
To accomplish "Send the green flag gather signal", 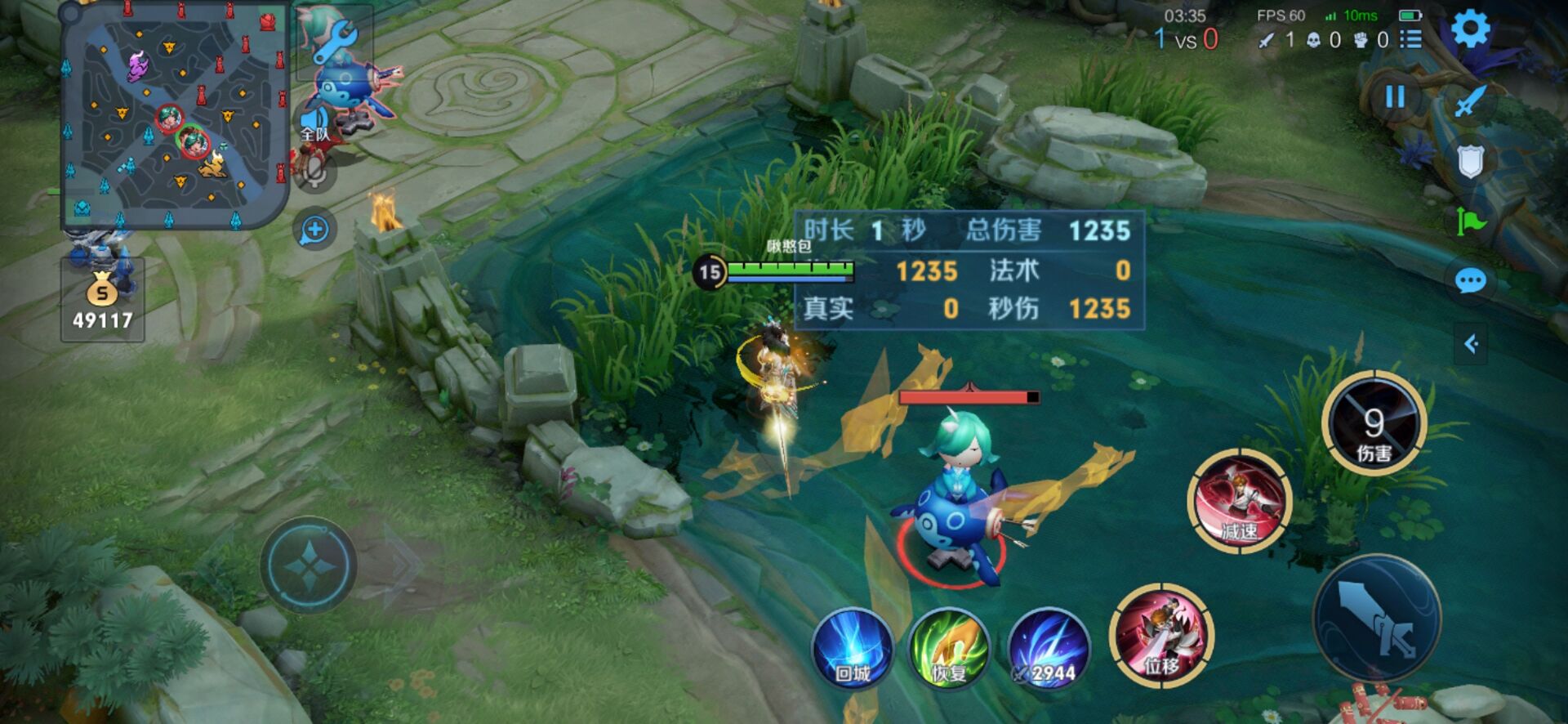I will 1470,221.
